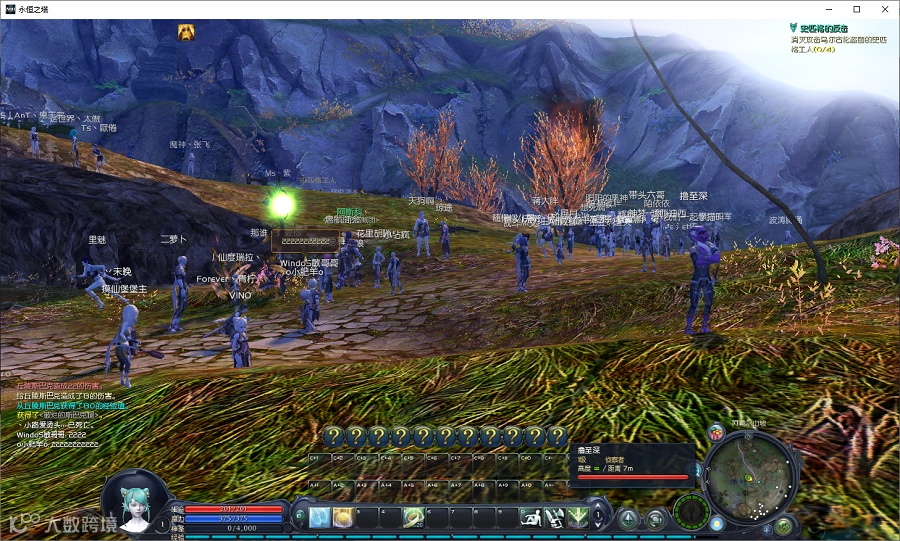Close the game window
This screenshot has height=541, width=900.
click(884, 9)
